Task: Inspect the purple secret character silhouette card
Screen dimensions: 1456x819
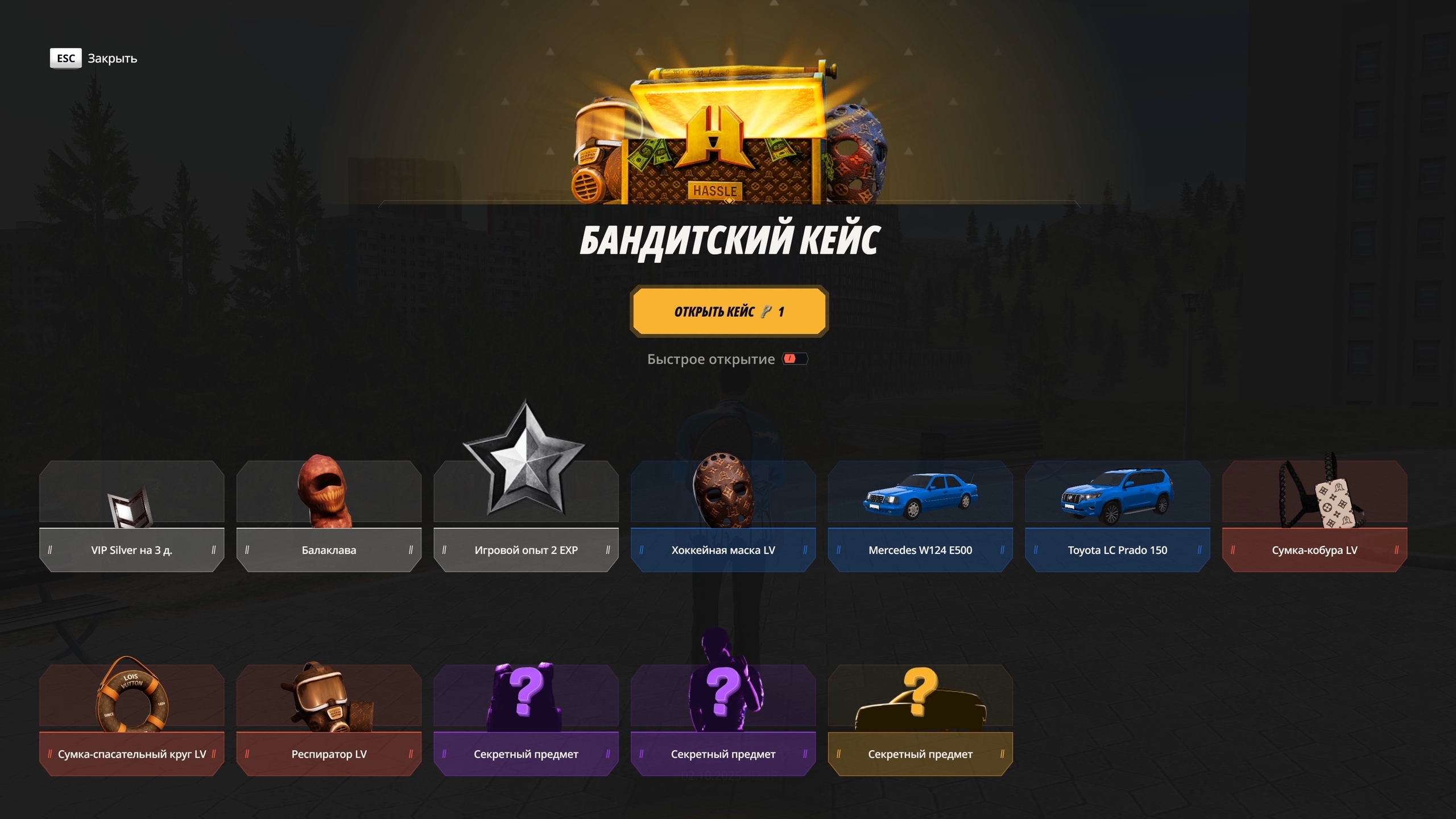Action: 723,720
